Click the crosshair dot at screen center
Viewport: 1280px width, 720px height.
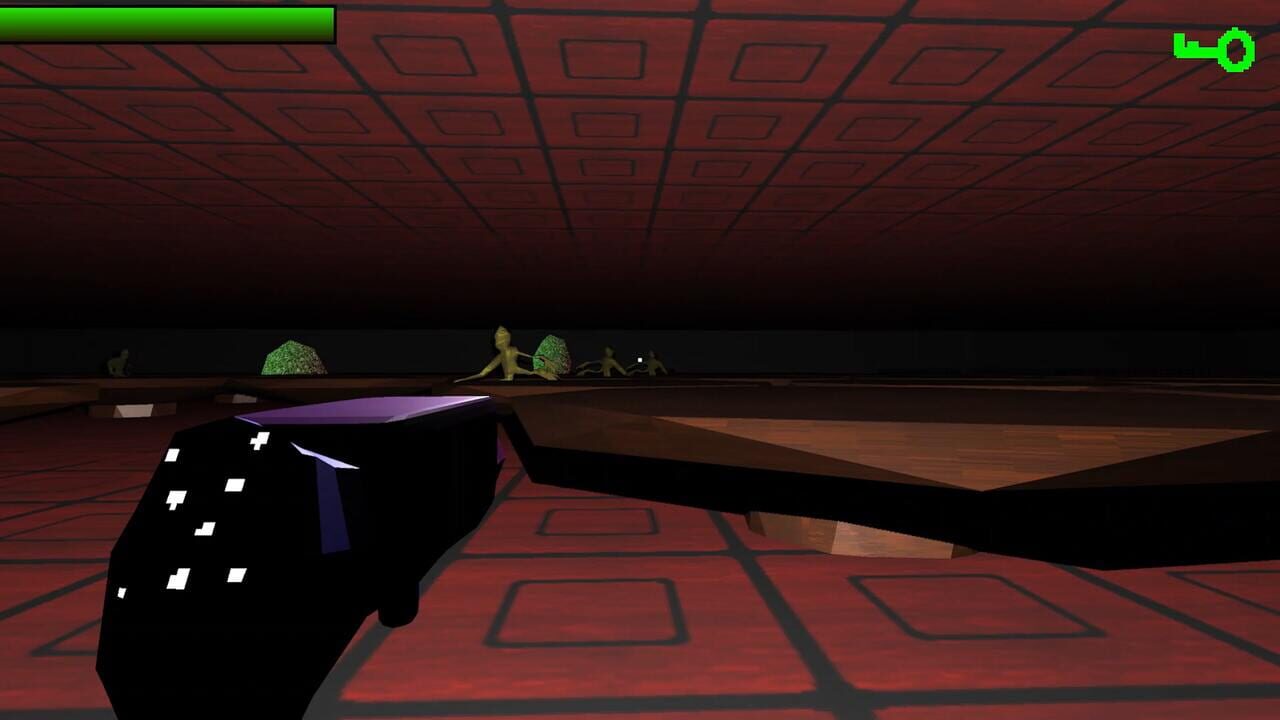pos(640,359)
